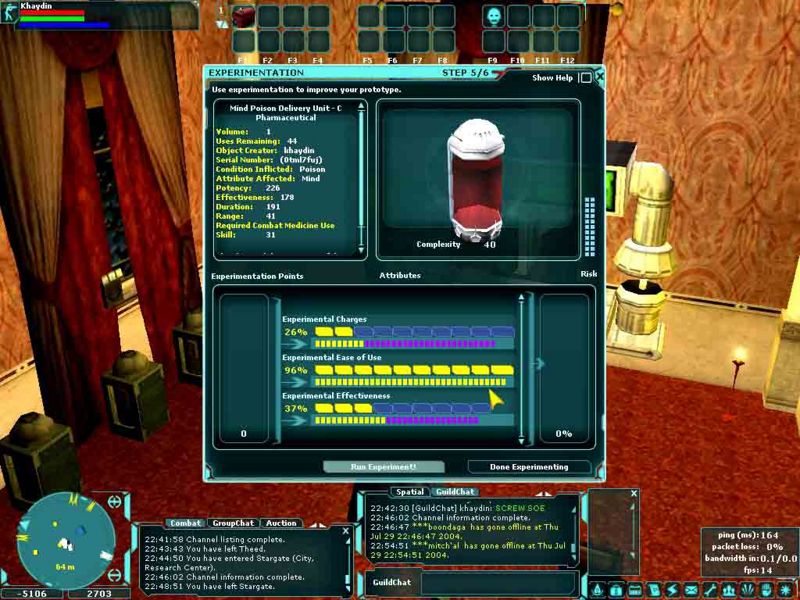Click the GuildChat message input field

(495, 581)
